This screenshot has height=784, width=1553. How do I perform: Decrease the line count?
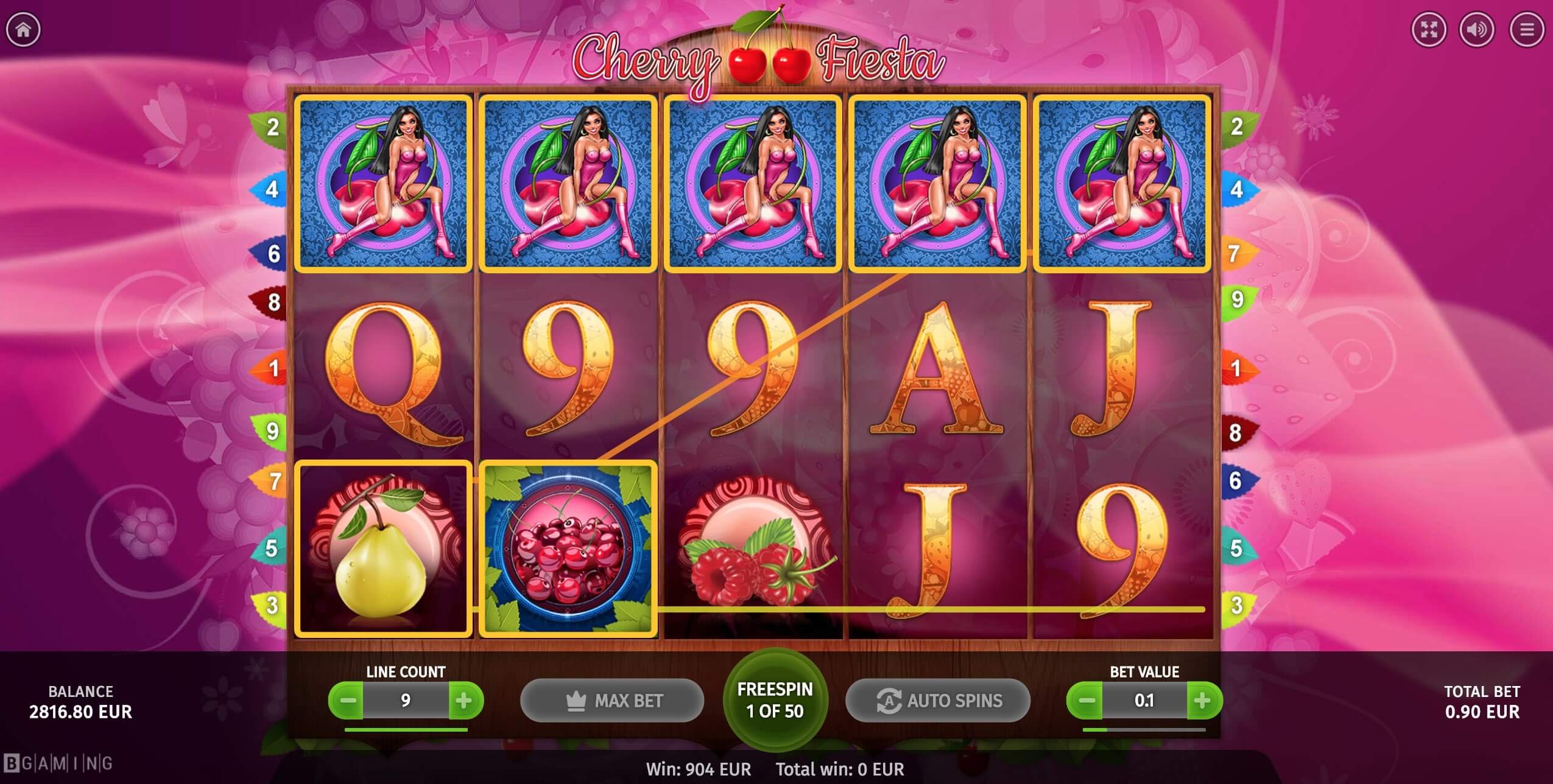pos(347,701)
